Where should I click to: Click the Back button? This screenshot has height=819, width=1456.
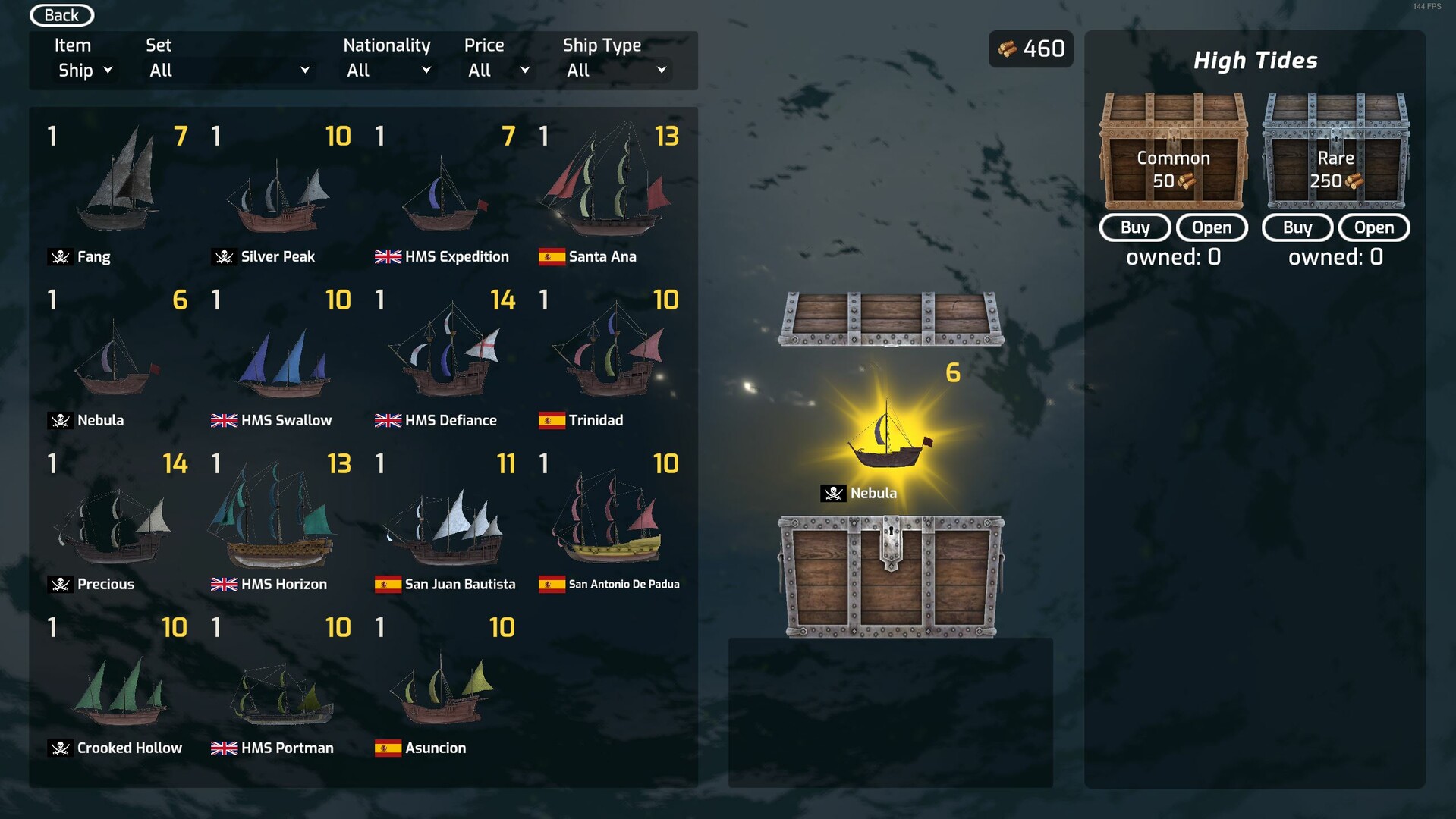click(61, 14)
